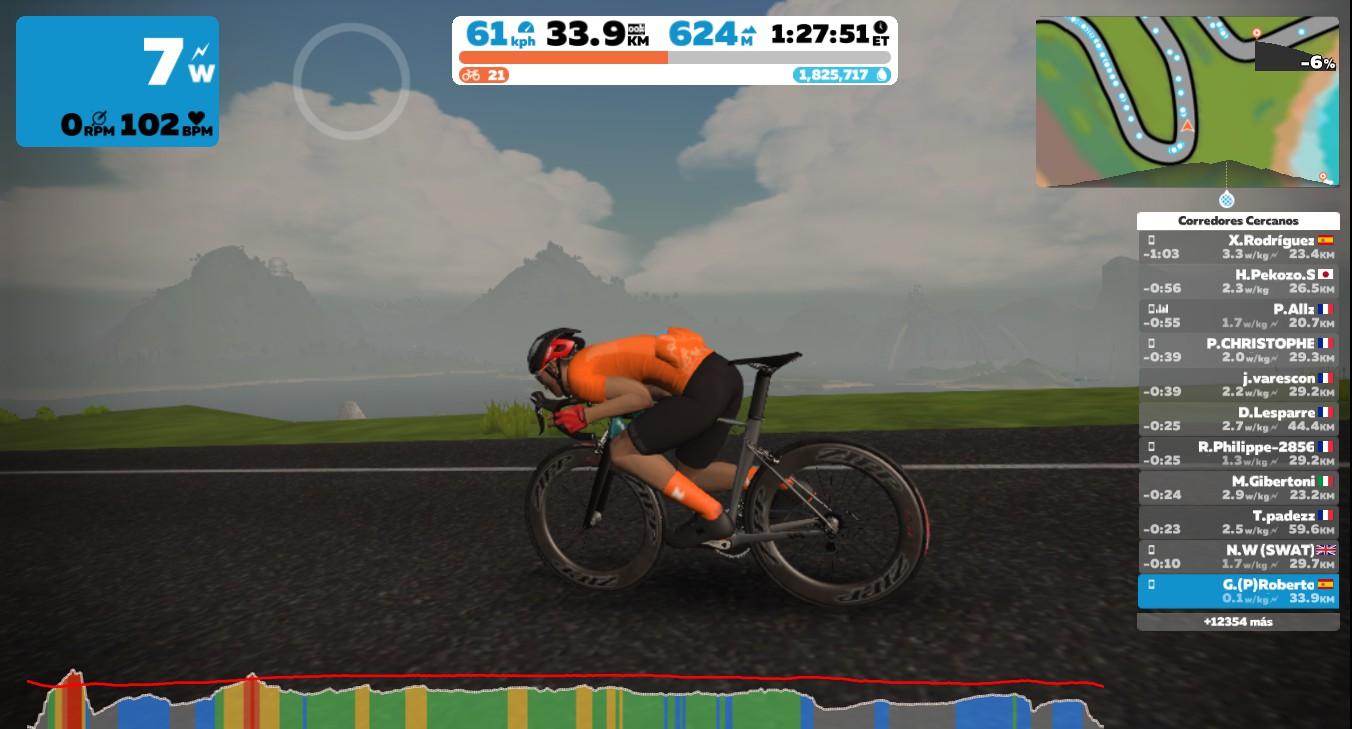Expand the +12354 más riders list
1352x729 pixels.
[x=1238, y=622]
